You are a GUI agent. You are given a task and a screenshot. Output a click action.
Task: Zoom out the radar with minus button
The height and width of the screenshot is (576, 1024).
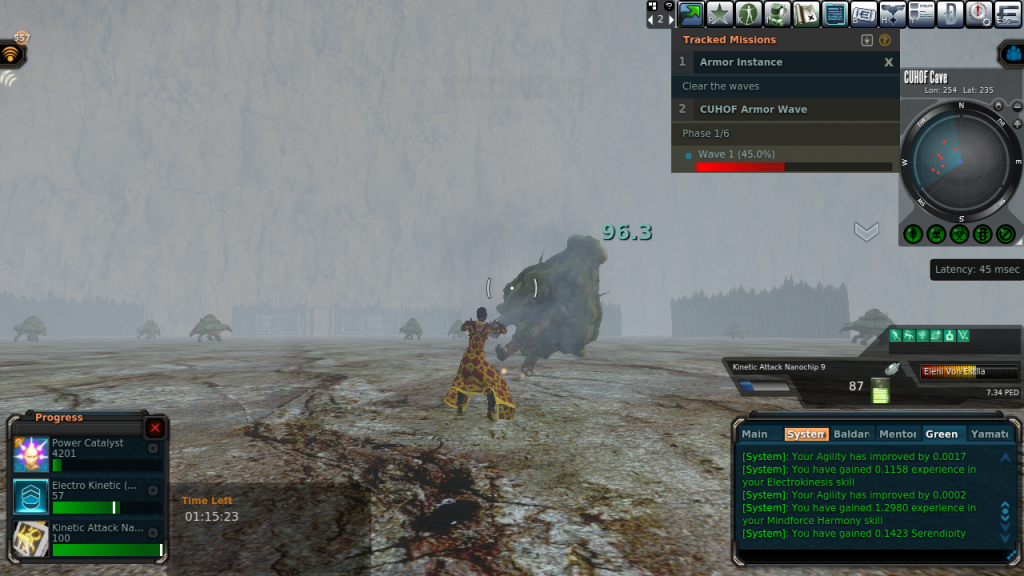click(1016, 106)
